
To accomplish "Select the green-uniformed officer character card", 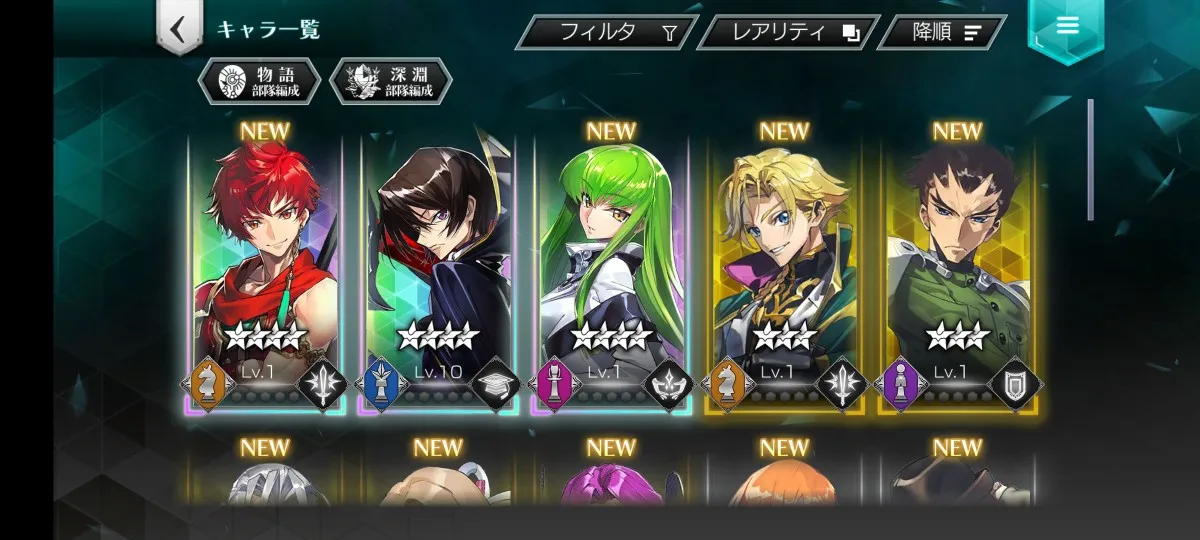I will pyautogui.click(x=957, y=272).
